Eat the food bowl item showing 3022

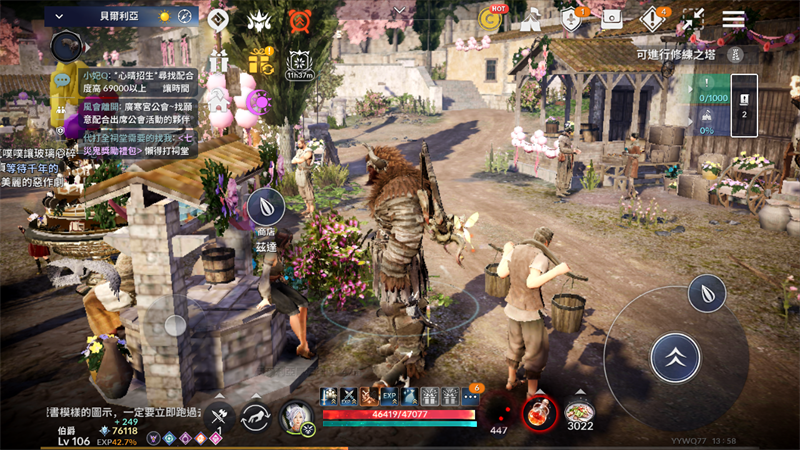[x=580, y=412]
